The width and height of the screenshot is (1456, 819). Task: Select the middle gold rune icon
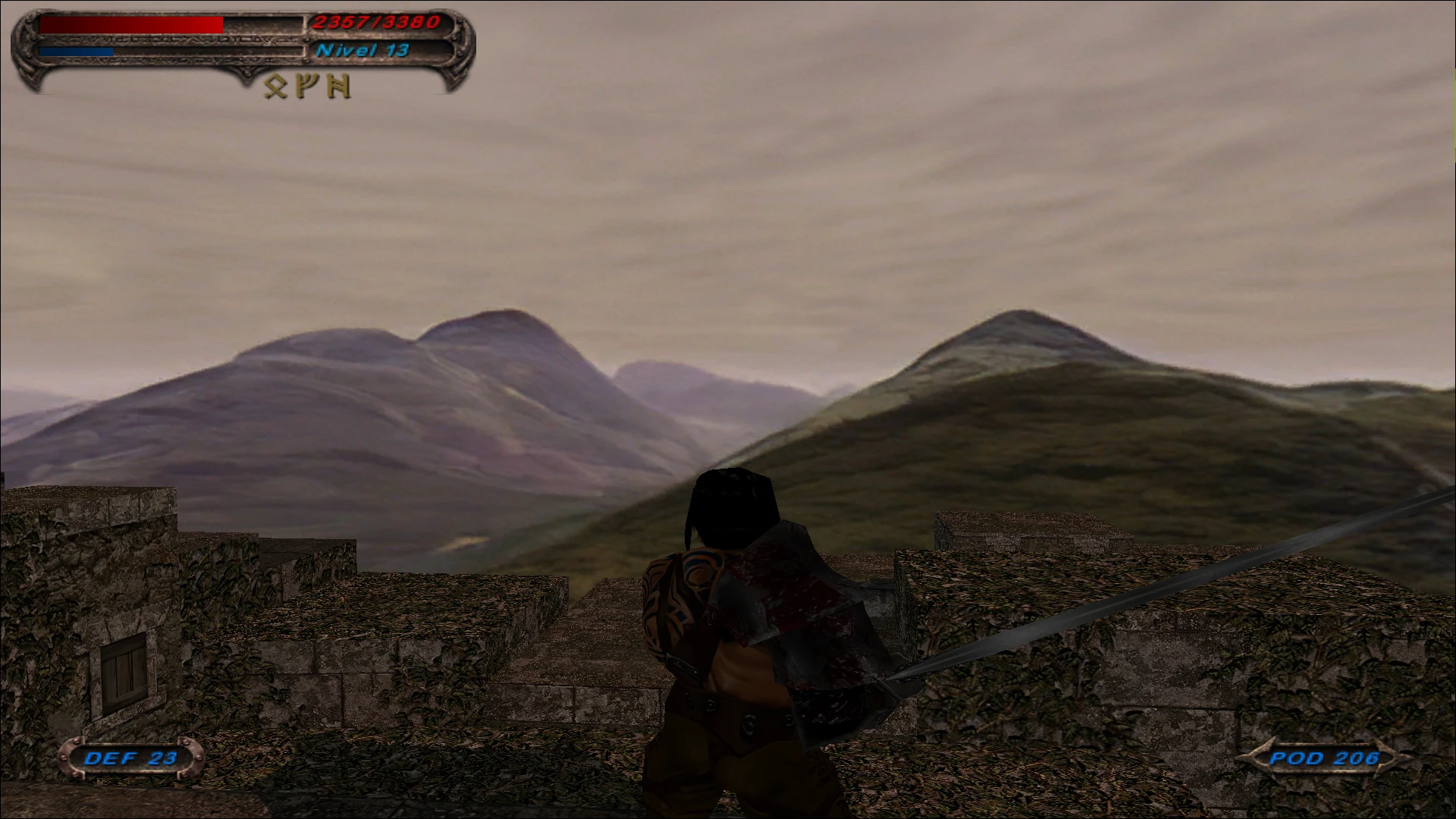point(306,85)
